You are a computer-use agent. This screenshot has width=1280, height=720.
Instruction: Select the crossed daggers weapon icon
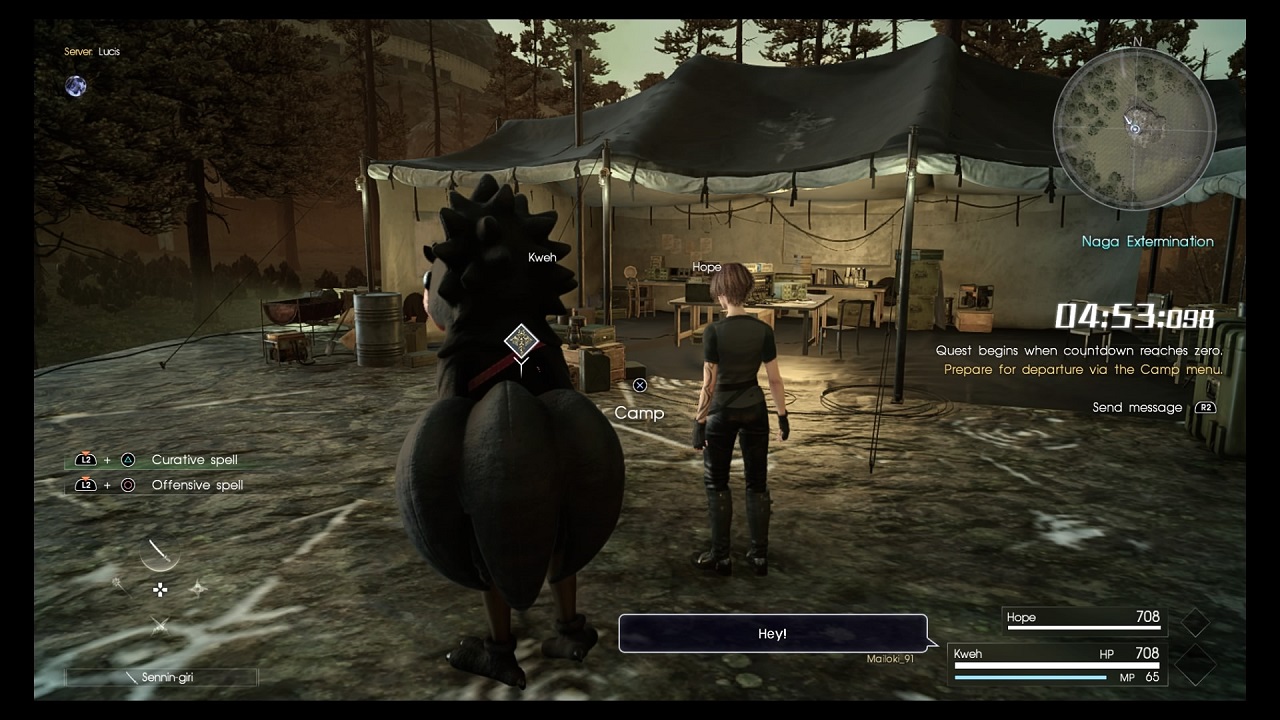coord(159,626)
